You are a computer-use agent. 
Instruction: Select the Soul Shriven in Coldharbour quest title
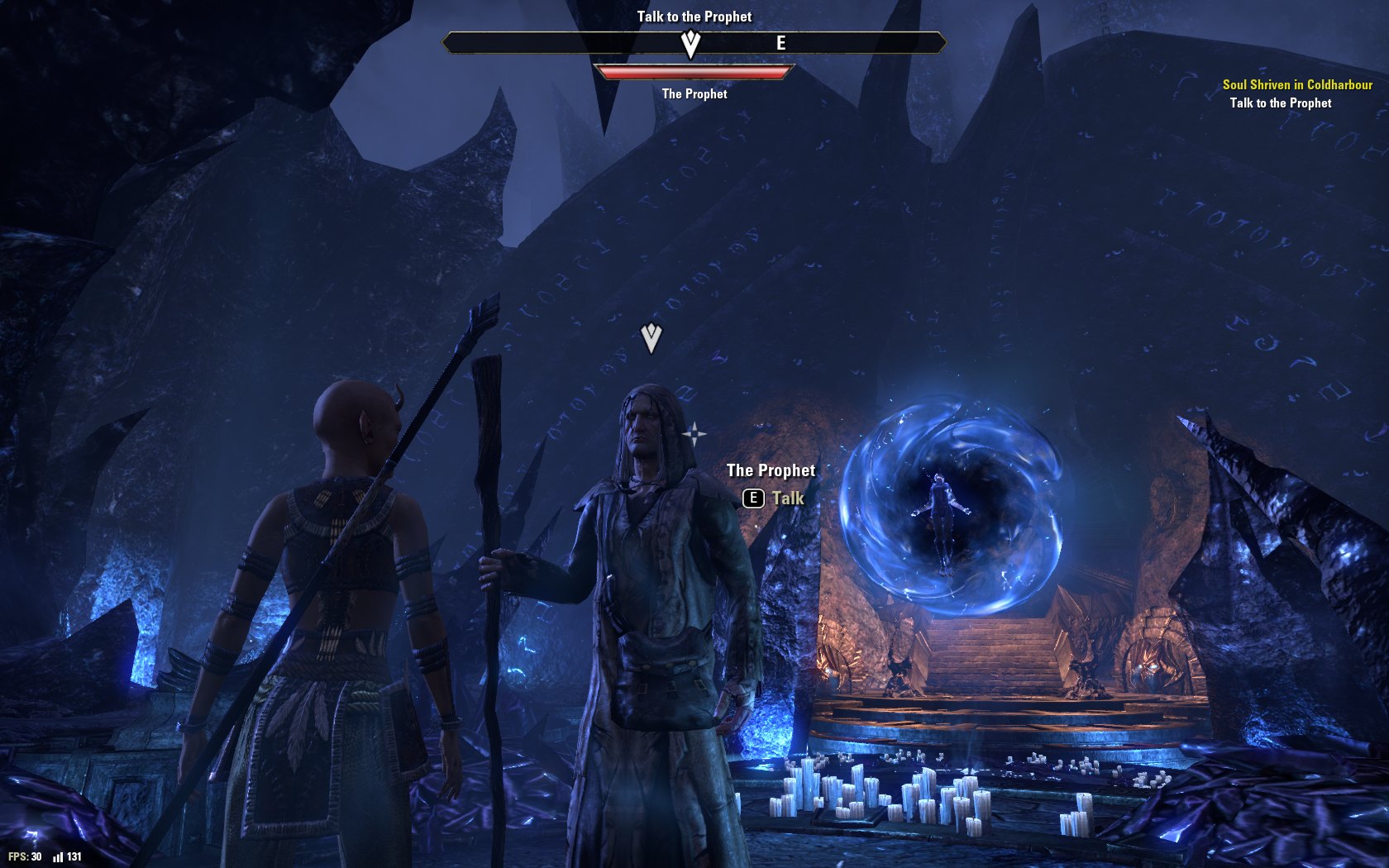pyautogui.click(x=1296, y=84)
